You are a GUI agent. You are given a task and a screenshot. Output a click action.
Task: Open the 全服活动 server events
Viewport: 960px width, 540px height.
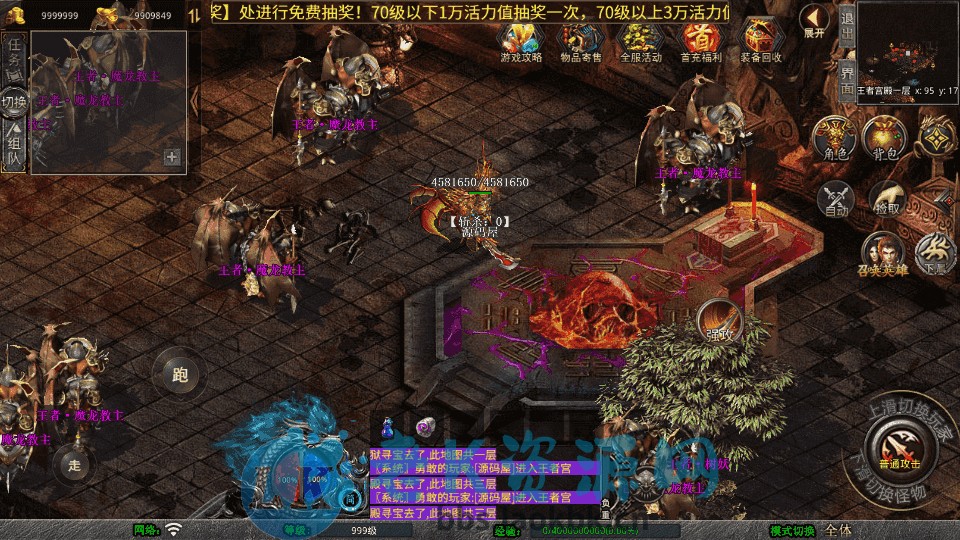[641, 42]
